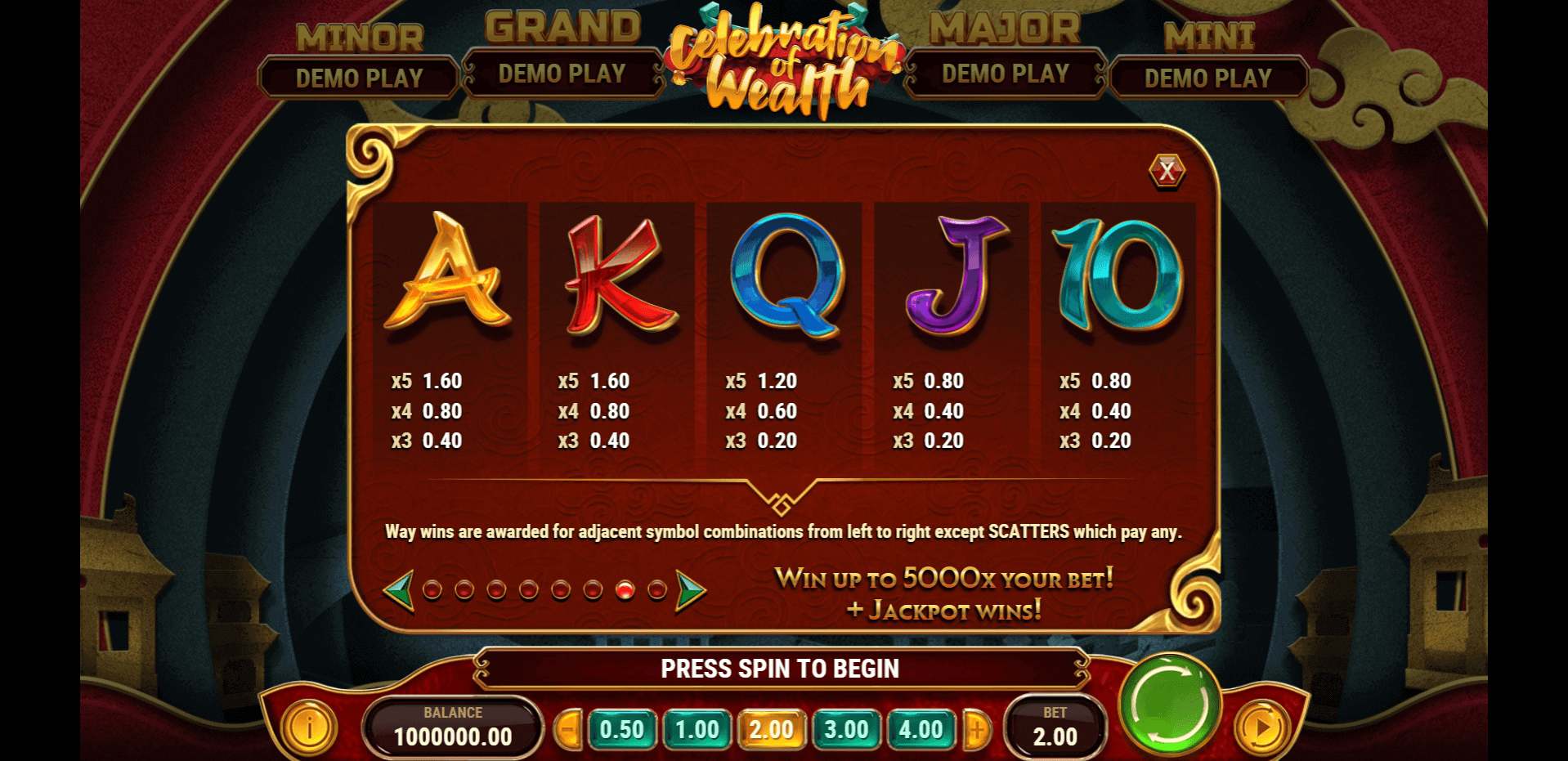Select the 2.00 bet option
Viewport: 1568px width, 761px height.
pos(772,729)
